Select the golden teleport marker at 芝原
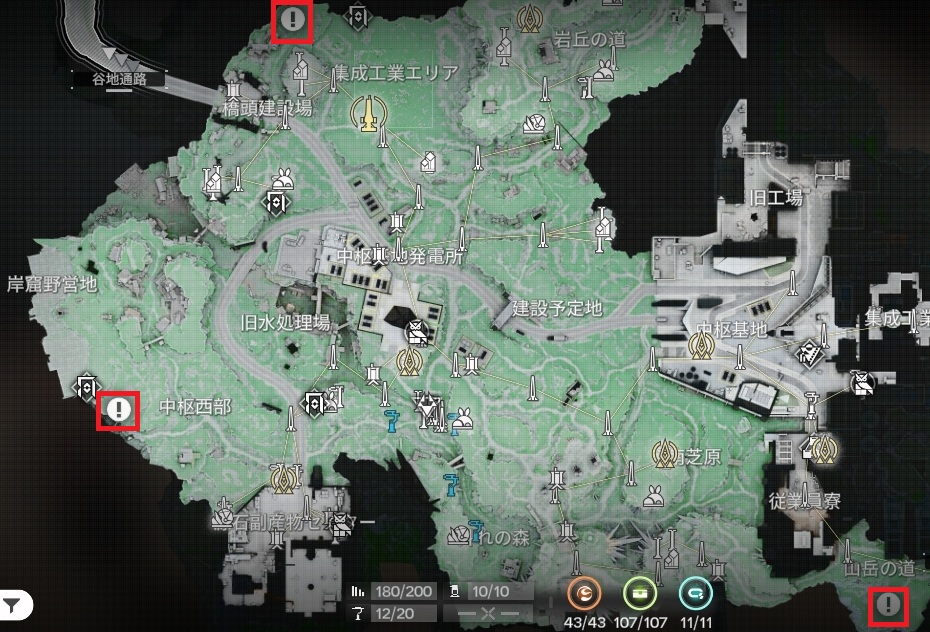The height and width of the screenshot is (632, 930). point(664,454)
